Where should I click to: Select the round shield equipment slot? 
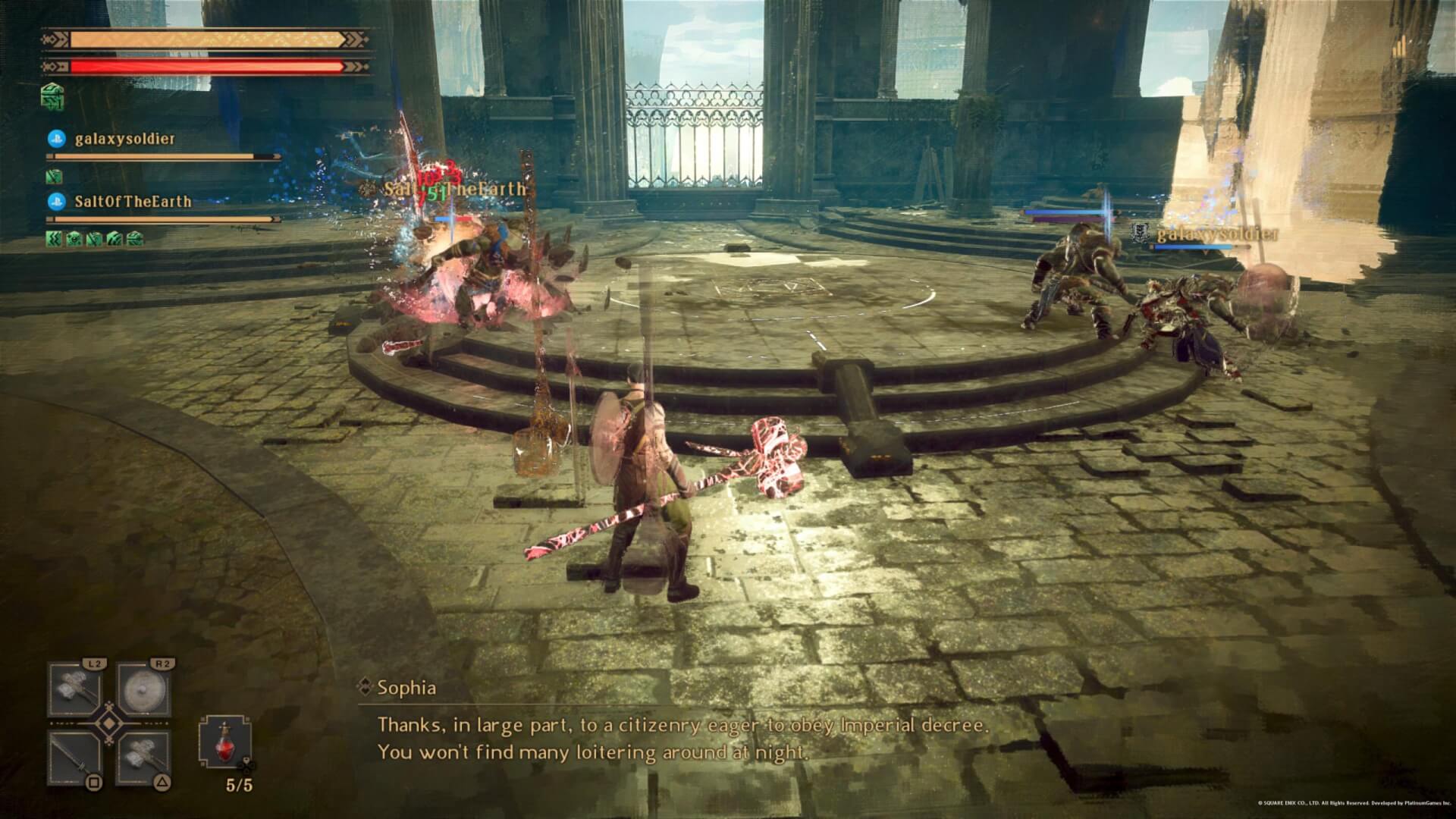143,690
